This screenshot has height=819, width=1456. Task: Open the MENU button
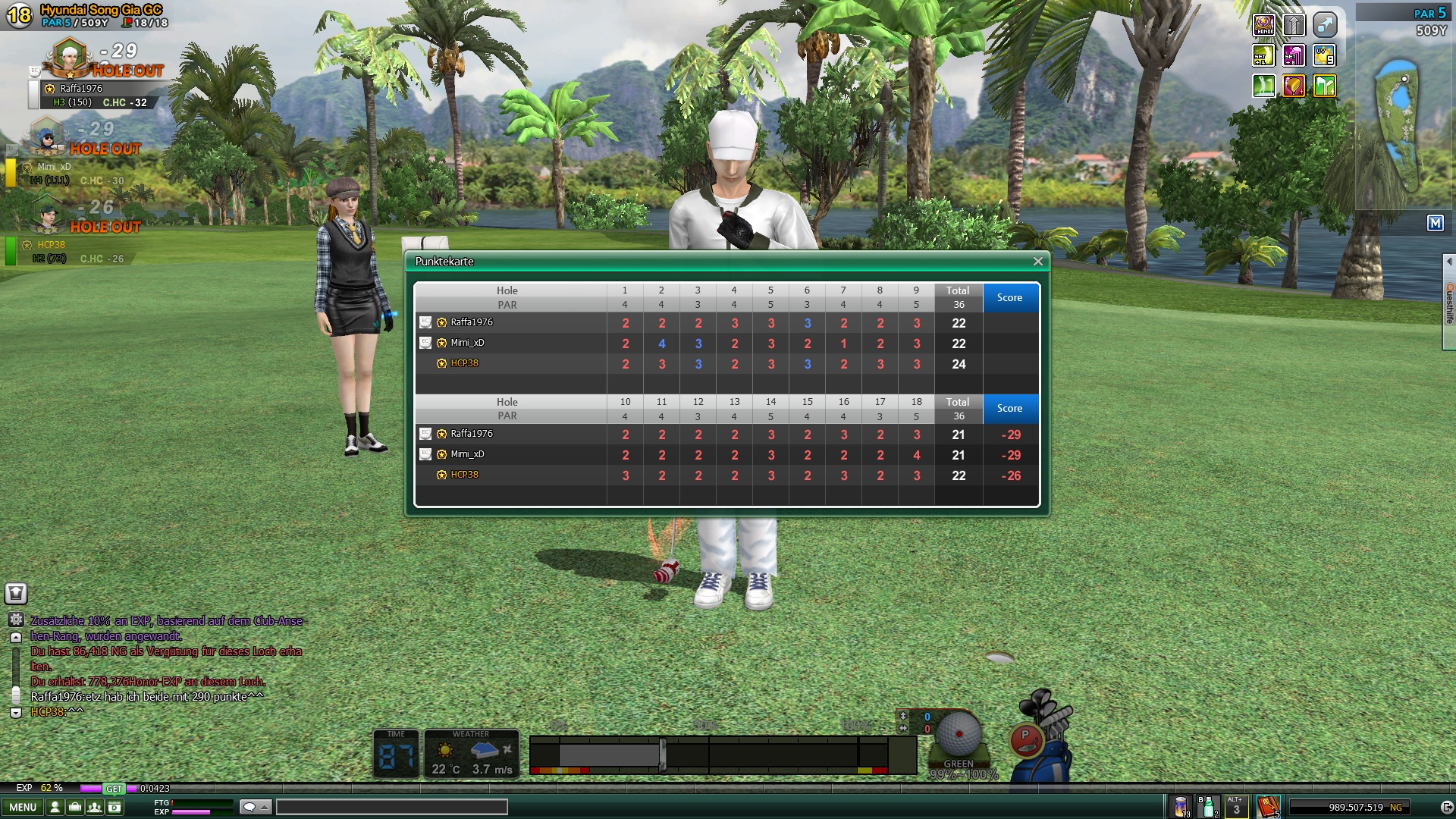pyautogui.click(x=23, y=807)
